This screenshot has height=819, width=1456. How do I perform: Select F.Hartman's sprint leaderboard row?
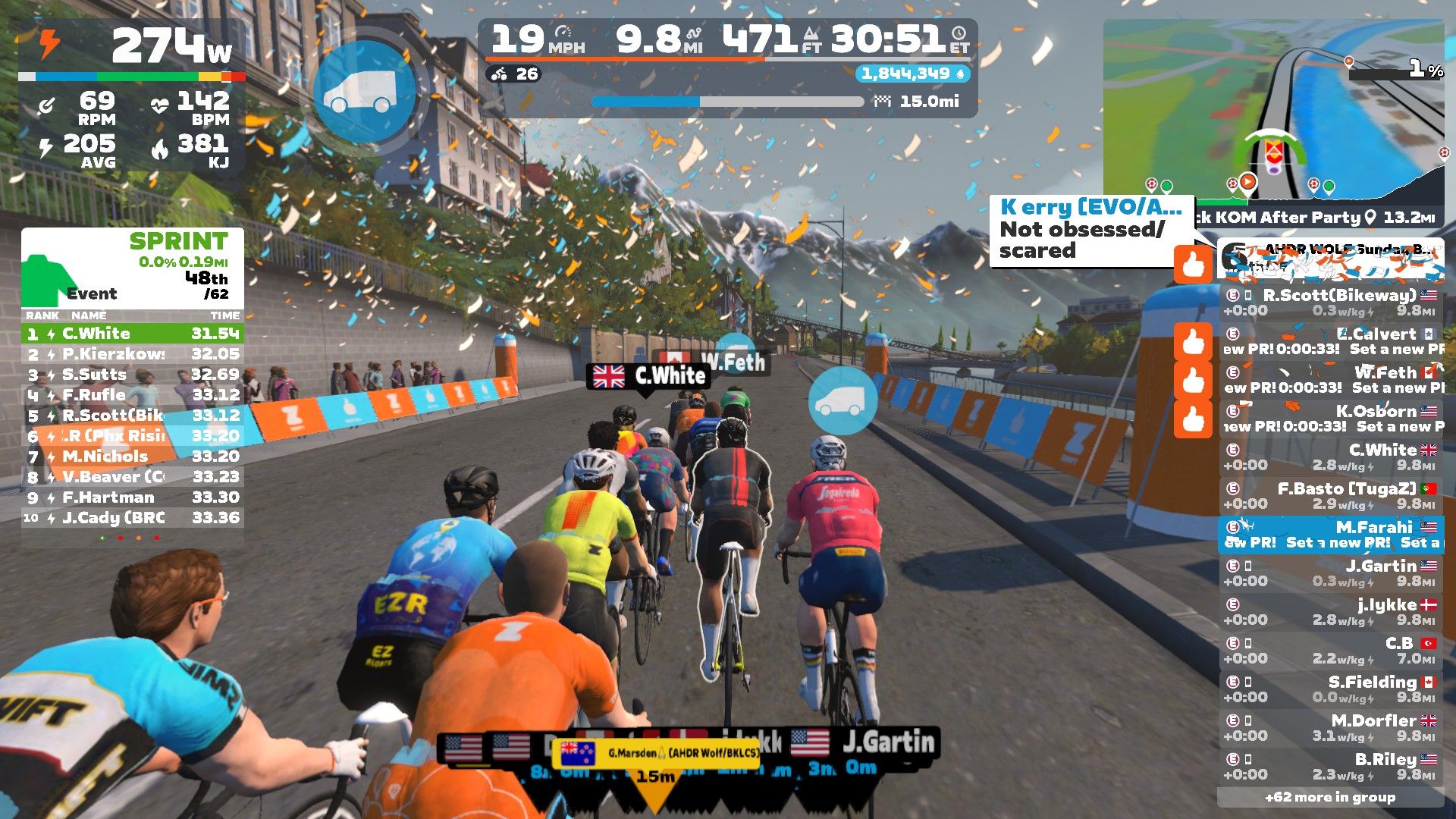point(133,497)
